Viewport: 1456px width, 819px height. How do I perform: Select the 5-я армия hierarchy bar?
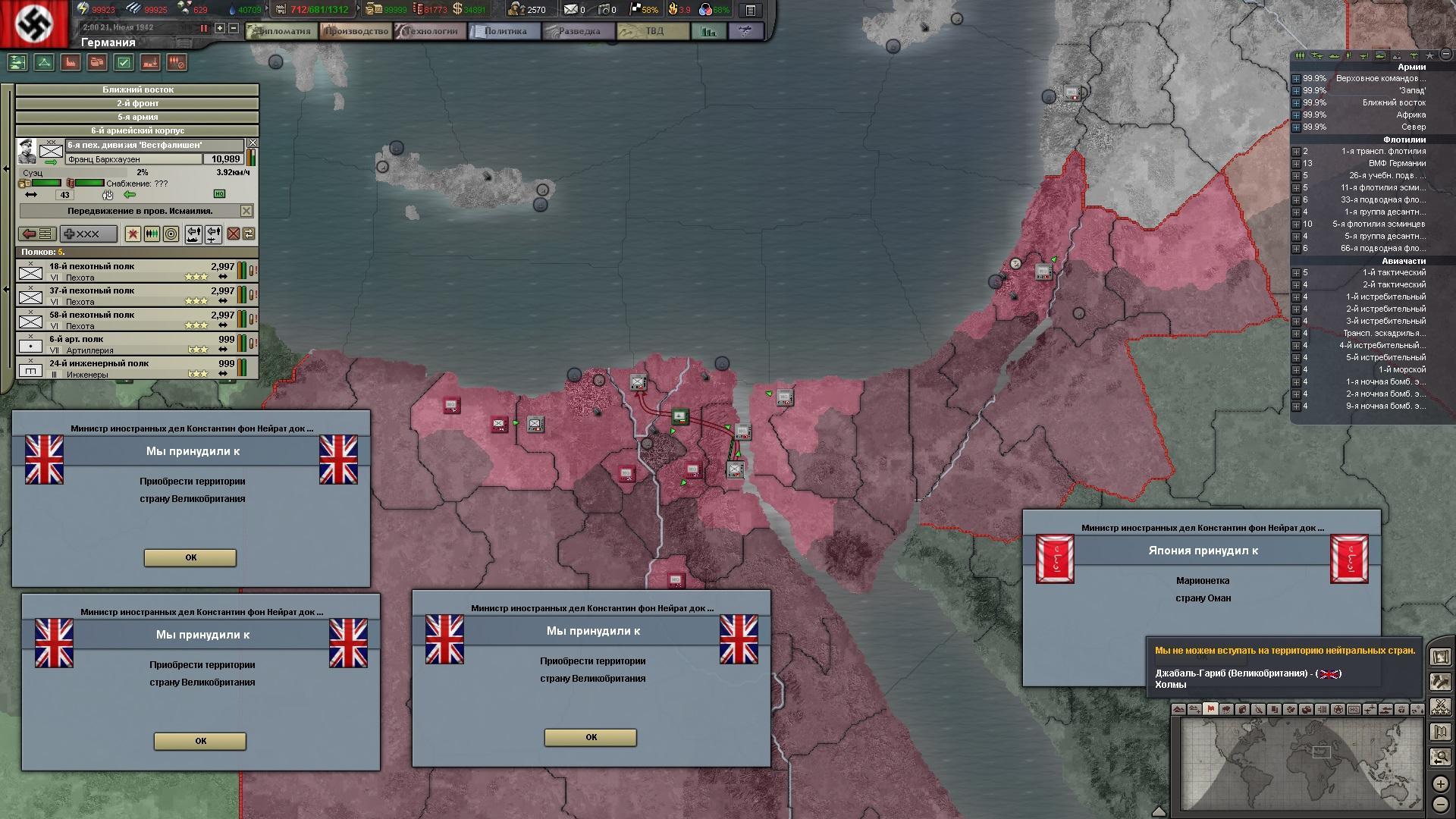137,117
